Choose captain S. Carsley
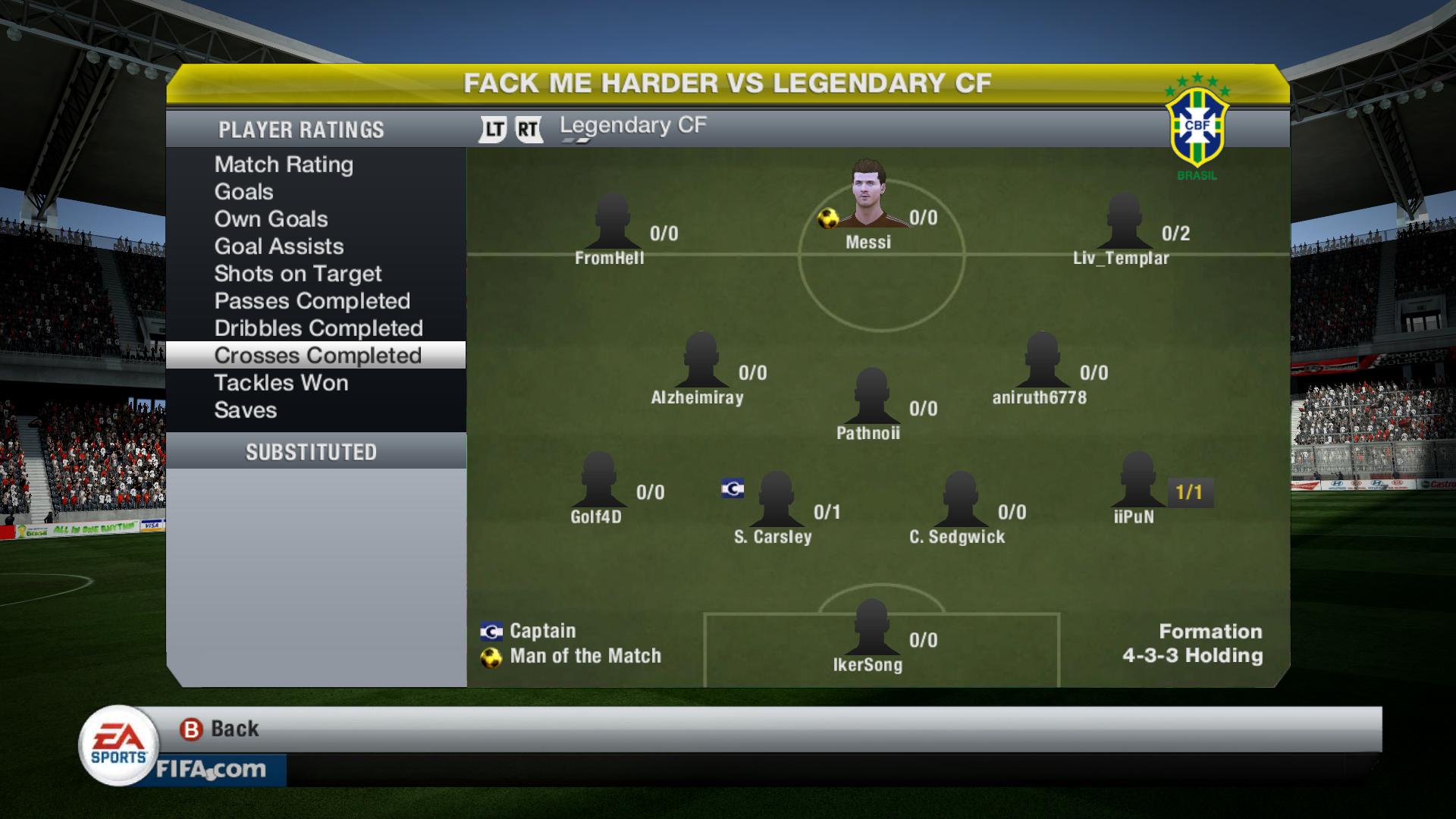Viewport: 1456px width, 819px height. point(776,500)
